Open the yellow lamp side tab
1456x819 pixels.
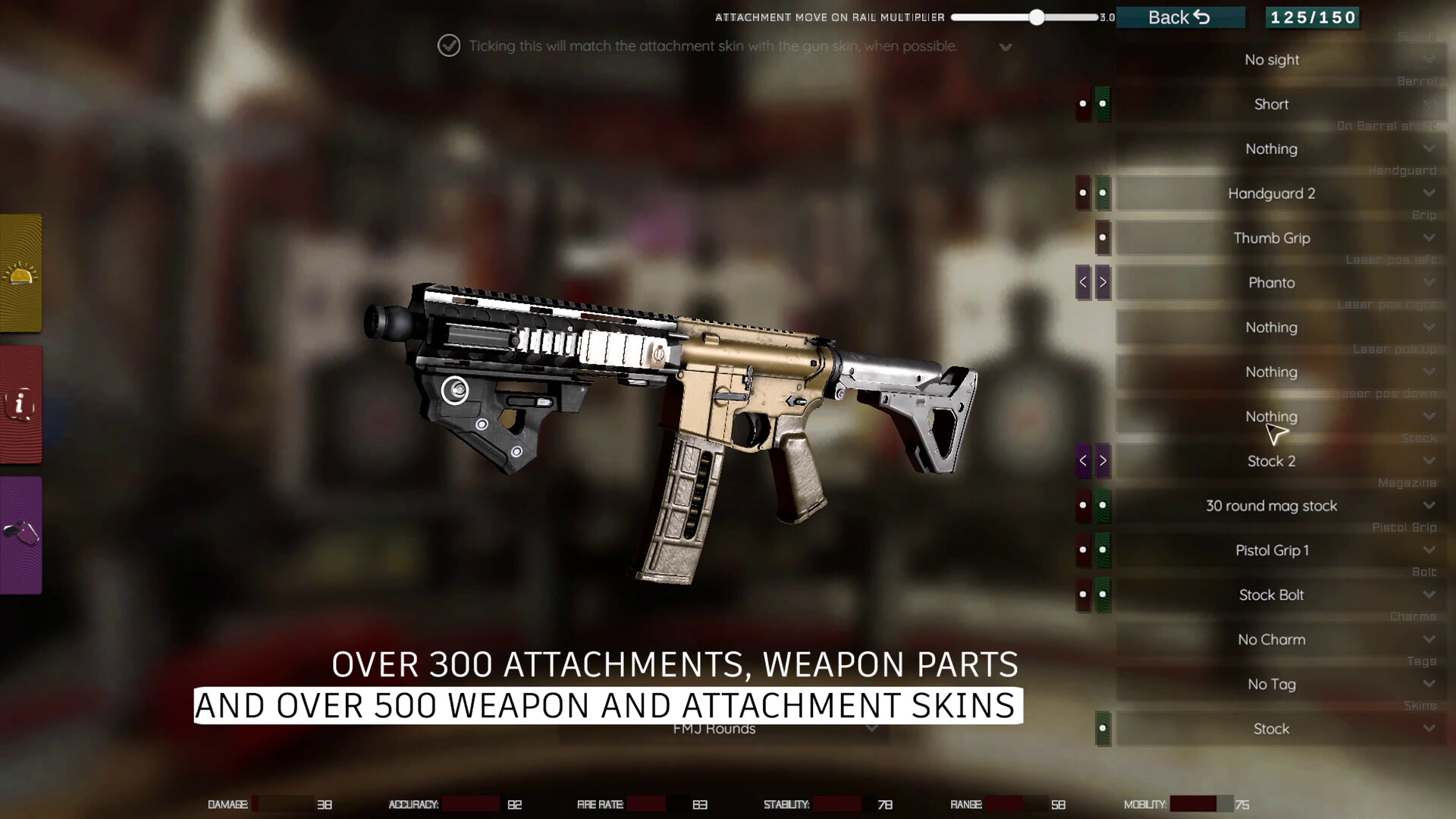[21, 274]
